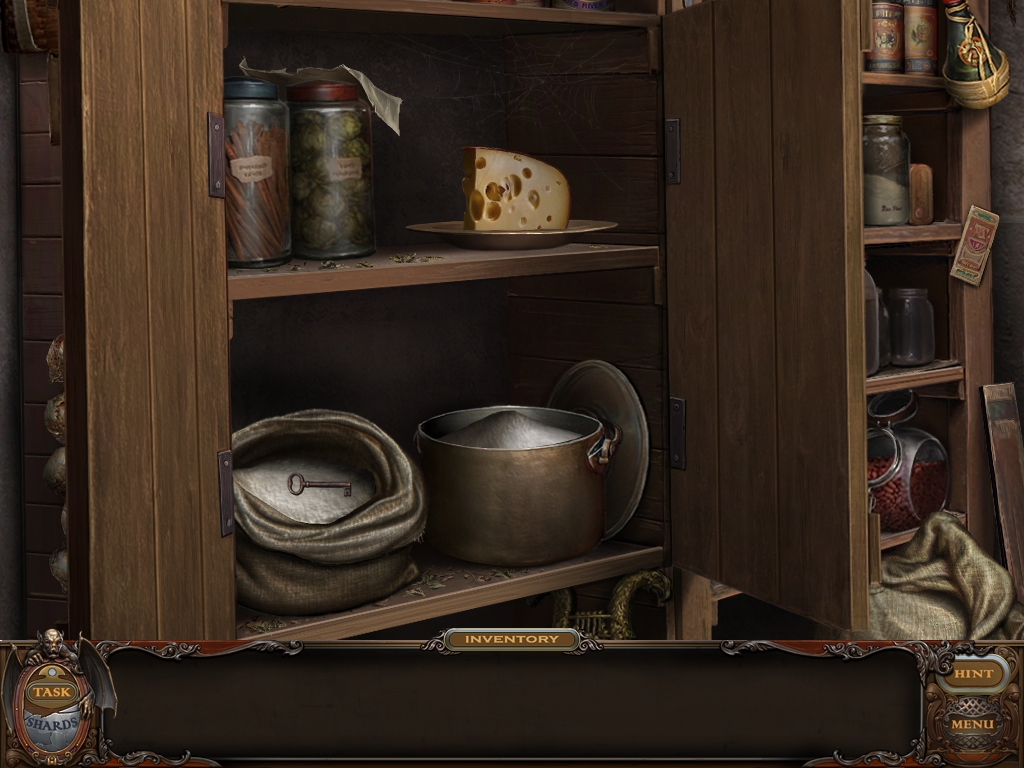1024x768 pixels.
Task: Click the Inventory label tab
Action: click(x=511, y=639)
